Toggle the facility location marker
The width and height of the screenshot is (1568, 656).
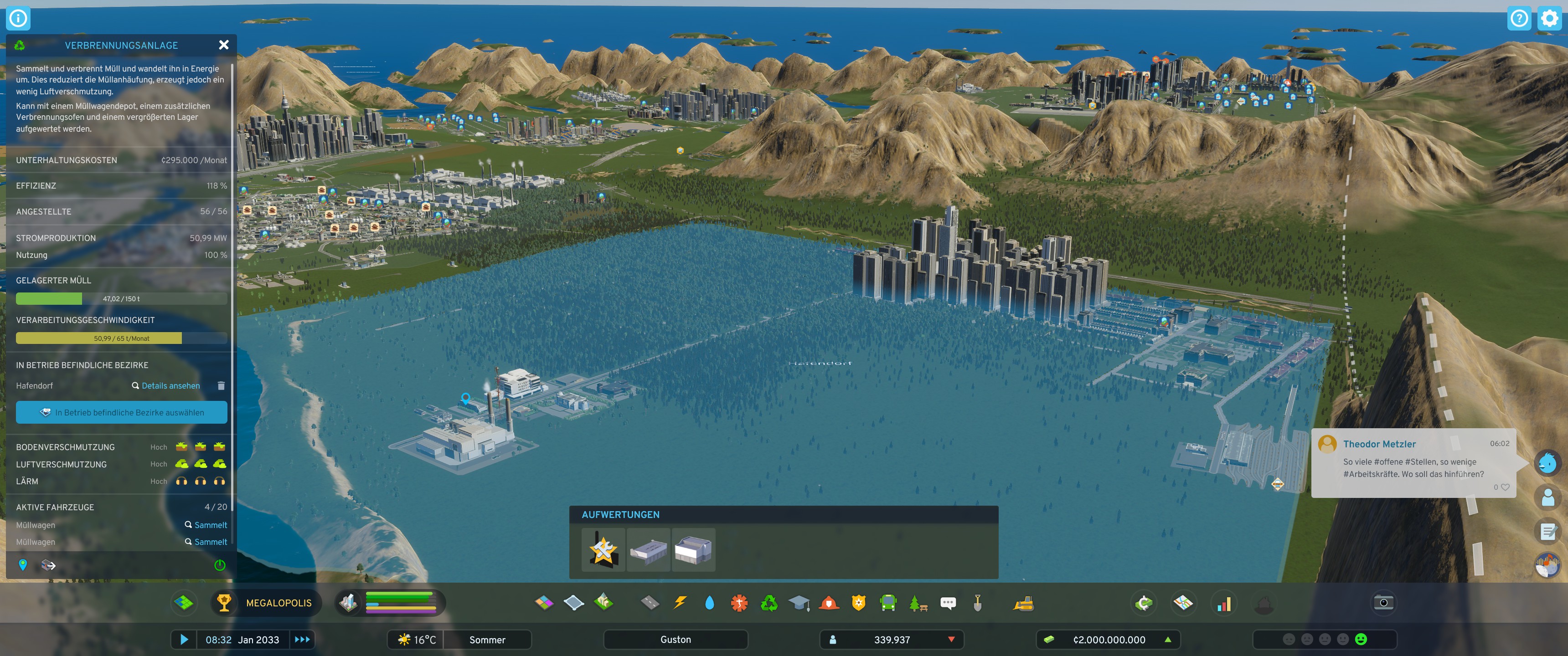coord(22,565)
